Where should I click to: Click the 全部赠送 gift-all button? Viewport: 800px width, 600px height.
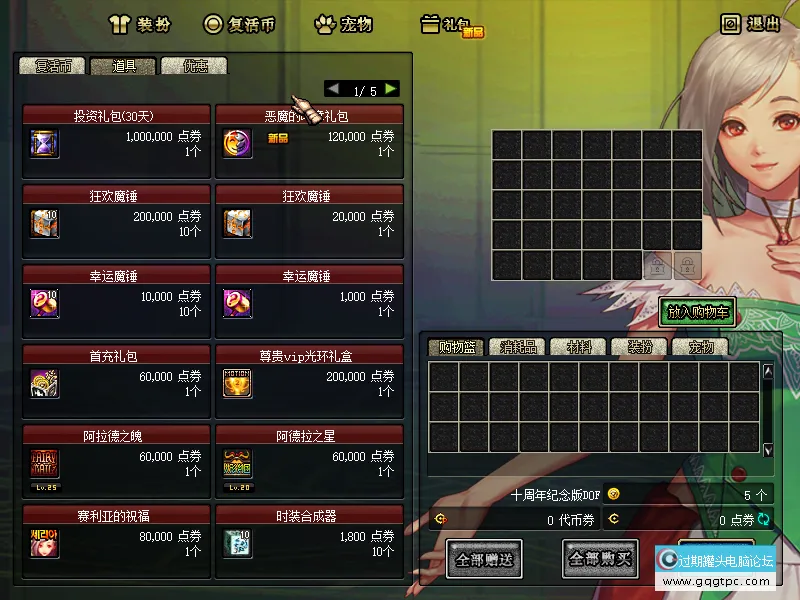click(484, 559)
